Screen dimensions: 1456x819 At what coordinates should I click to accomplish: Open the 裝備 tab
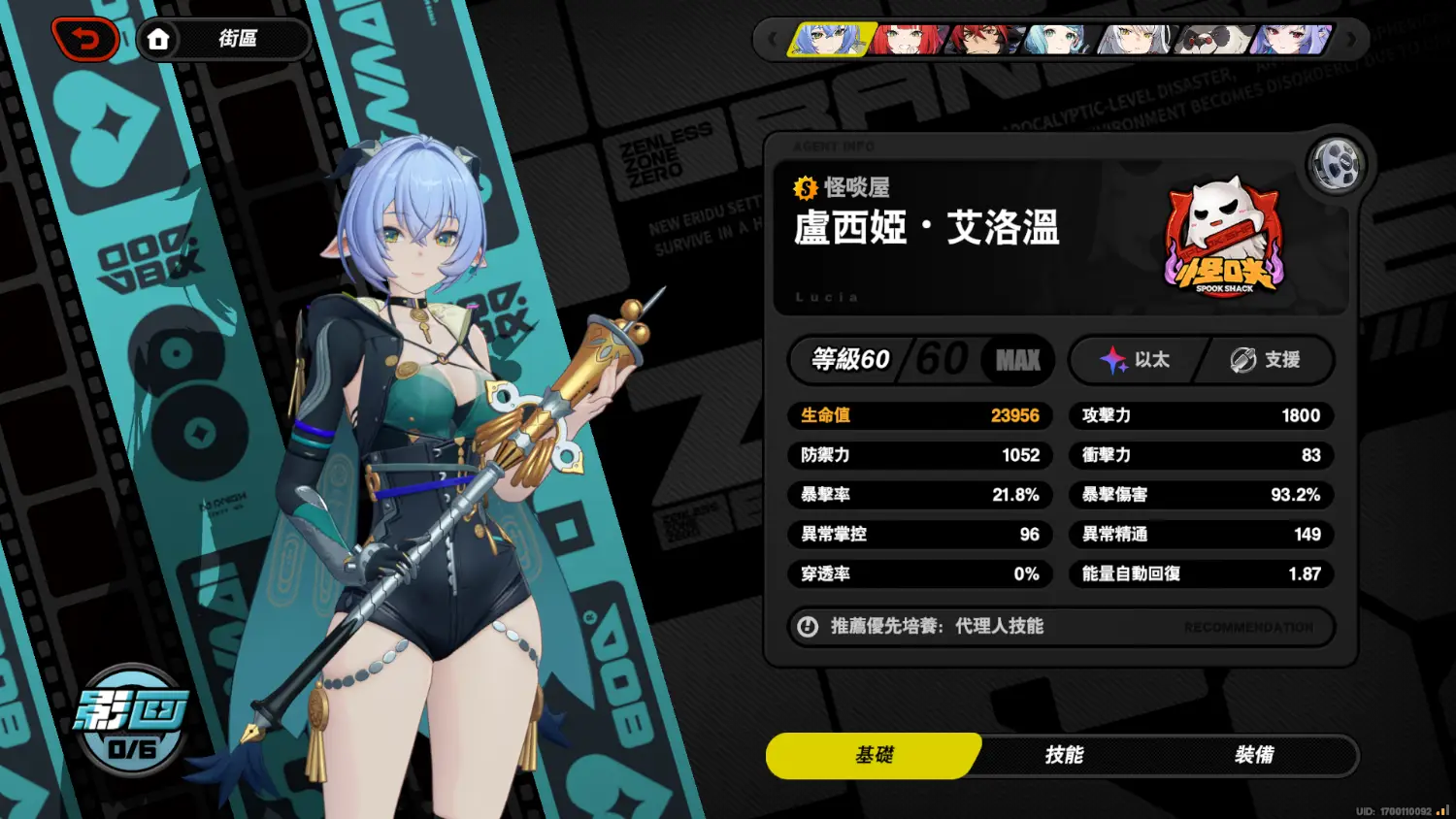coord(1254,755)
